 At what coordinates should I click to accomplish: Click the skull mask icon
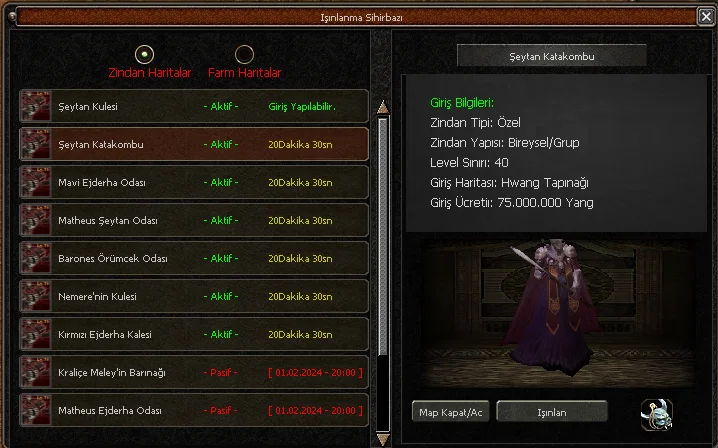[x=656, y=412]
